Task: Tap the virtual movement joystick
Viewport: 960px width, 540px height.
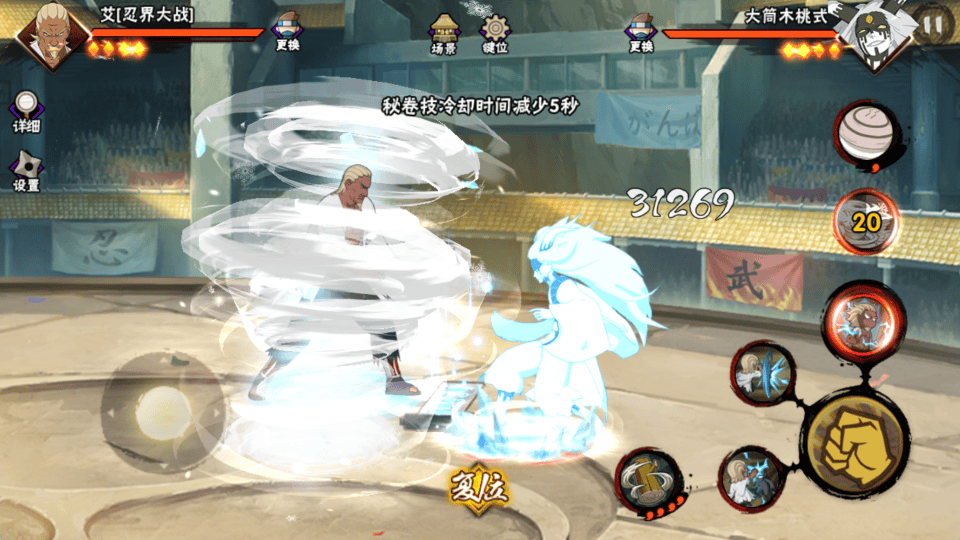Action: point(162,410)
